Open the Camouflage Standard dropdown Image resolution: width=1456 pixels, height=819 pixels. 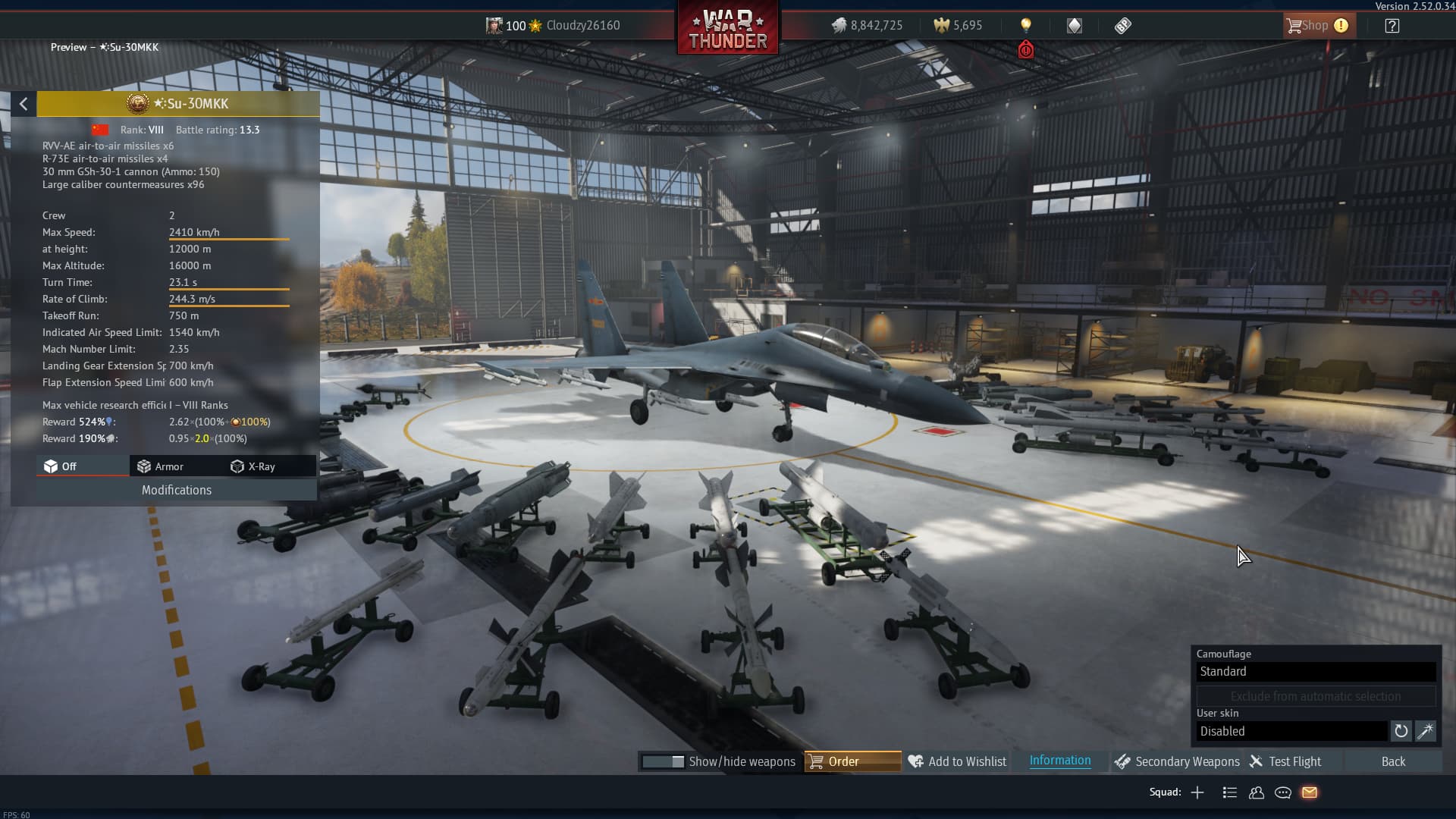click(x=1316, y=672)
